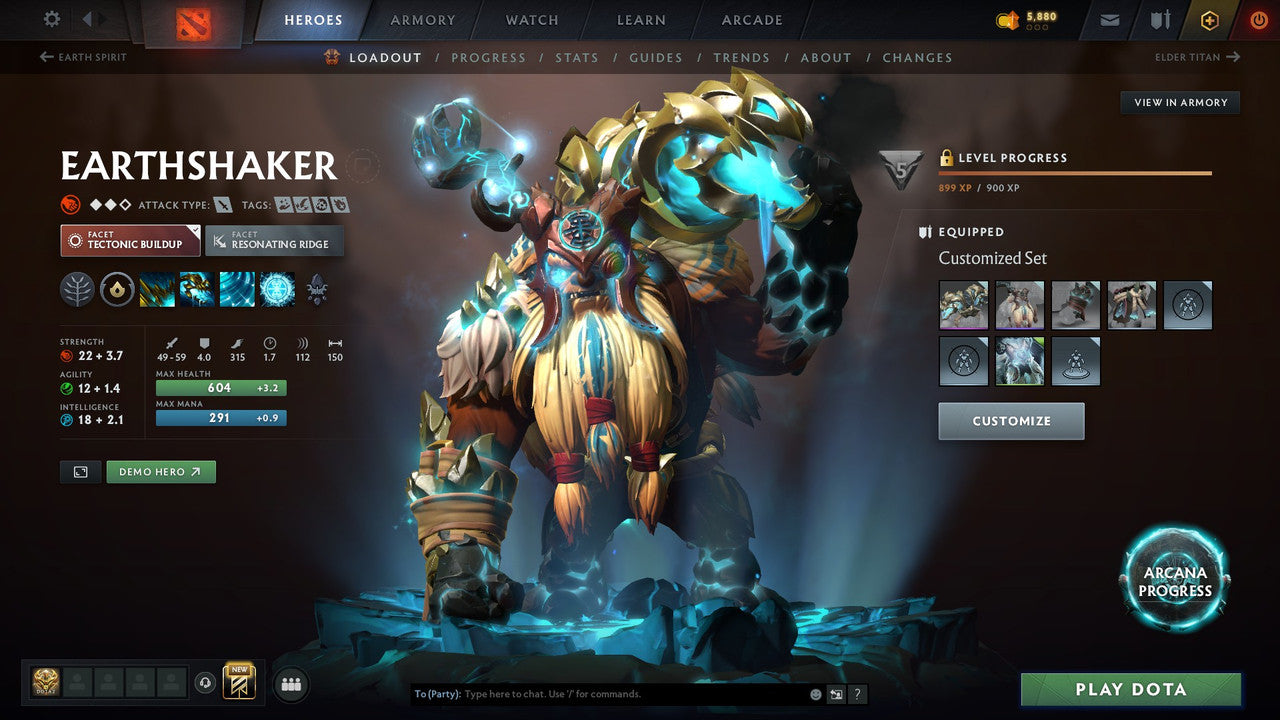Click the Fissure ability icon
The width and height of the screenshot is (1280, 720).
(x=157, y=290)
